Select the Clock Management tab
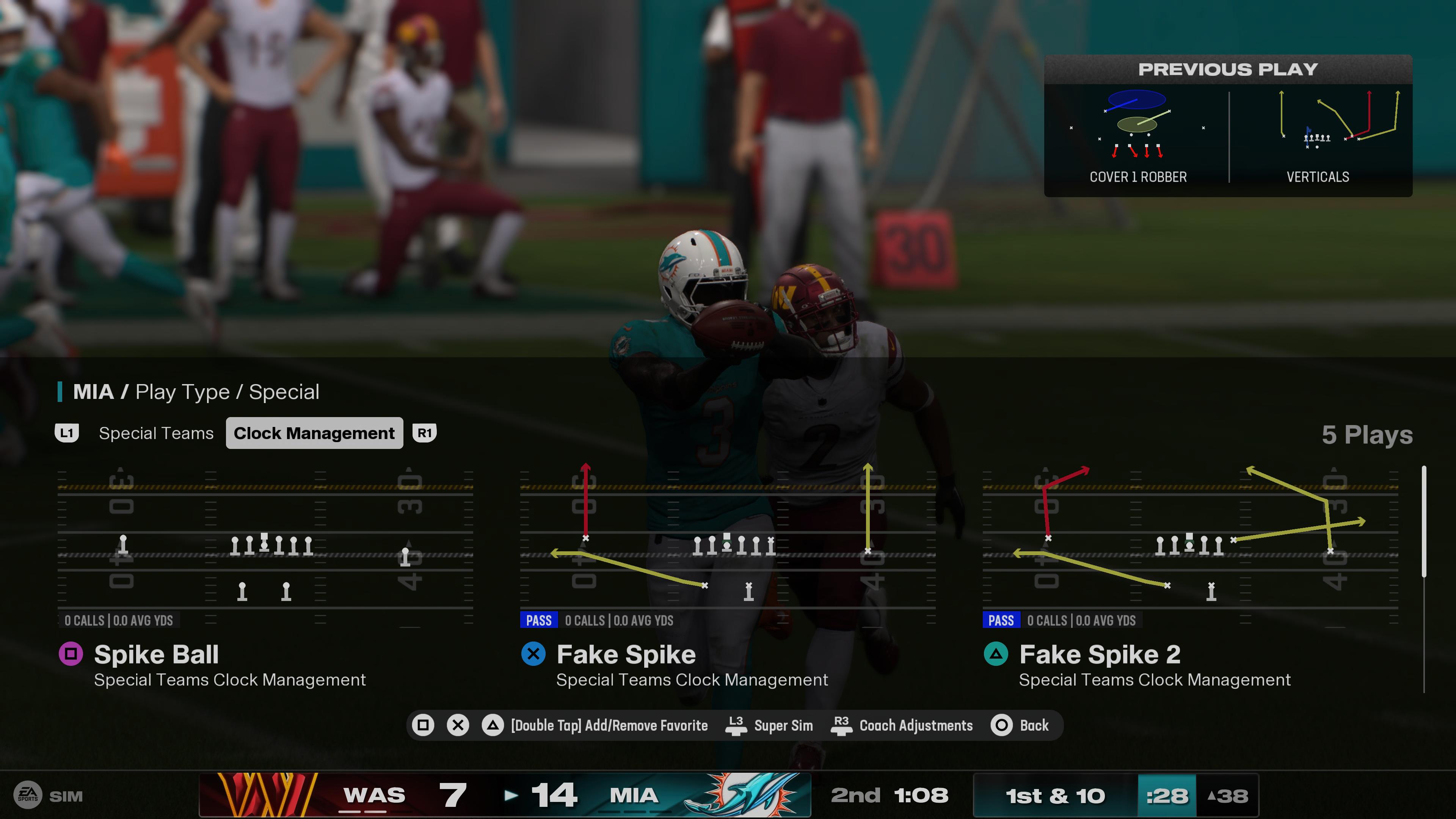The image size is (1456, 819). 314,433
